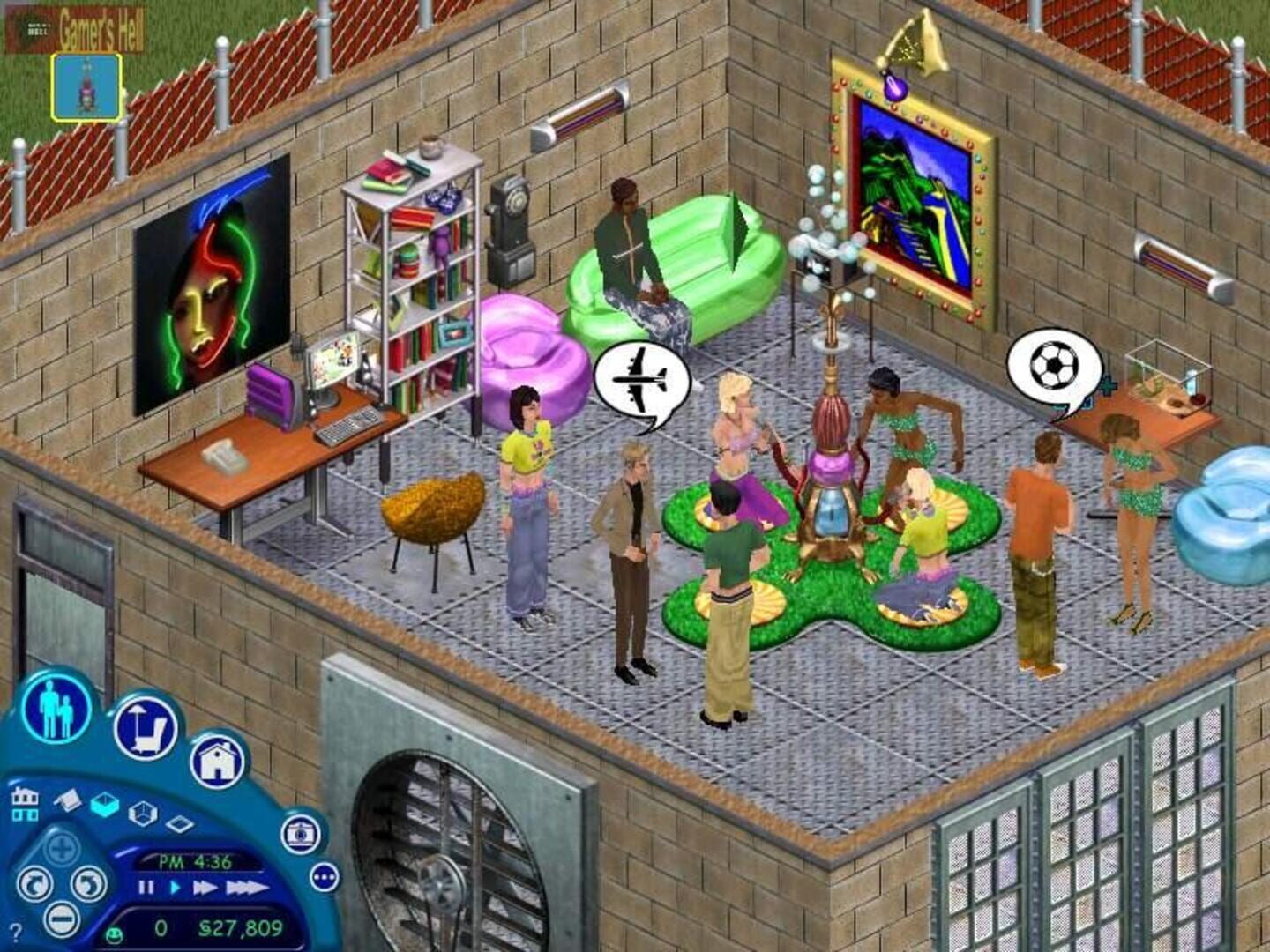1270x952 pixels.
Task: Rotate the view counterclockwise
Action: (35, 885)
